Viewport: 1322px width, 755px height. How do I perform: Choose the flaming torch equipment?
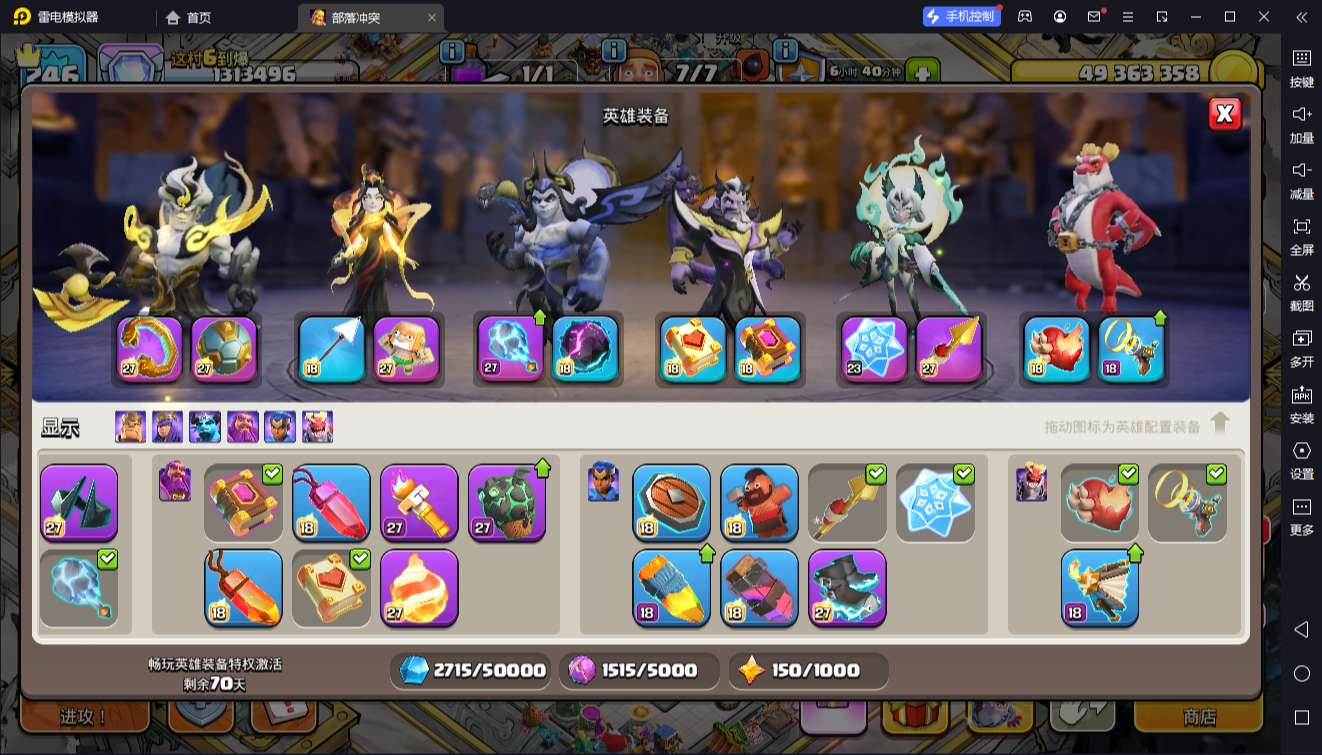click(x=419, y=502)
